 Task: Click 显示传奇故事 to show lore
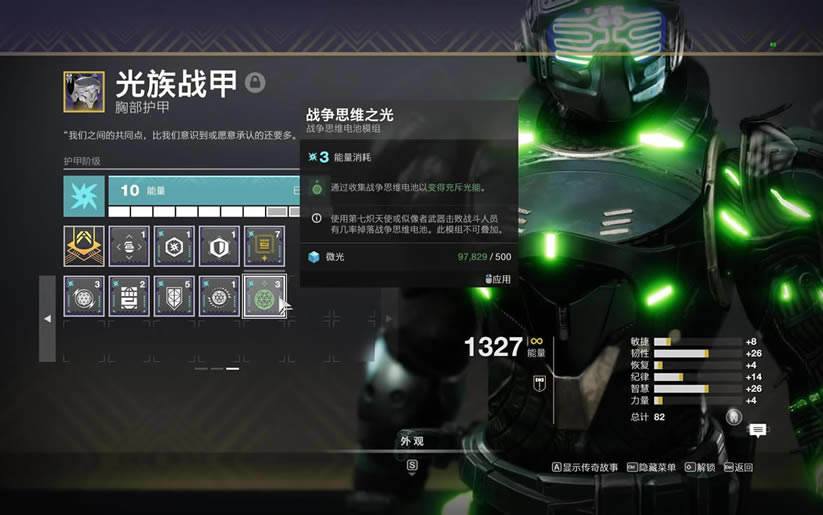click(x=589, y=467)
